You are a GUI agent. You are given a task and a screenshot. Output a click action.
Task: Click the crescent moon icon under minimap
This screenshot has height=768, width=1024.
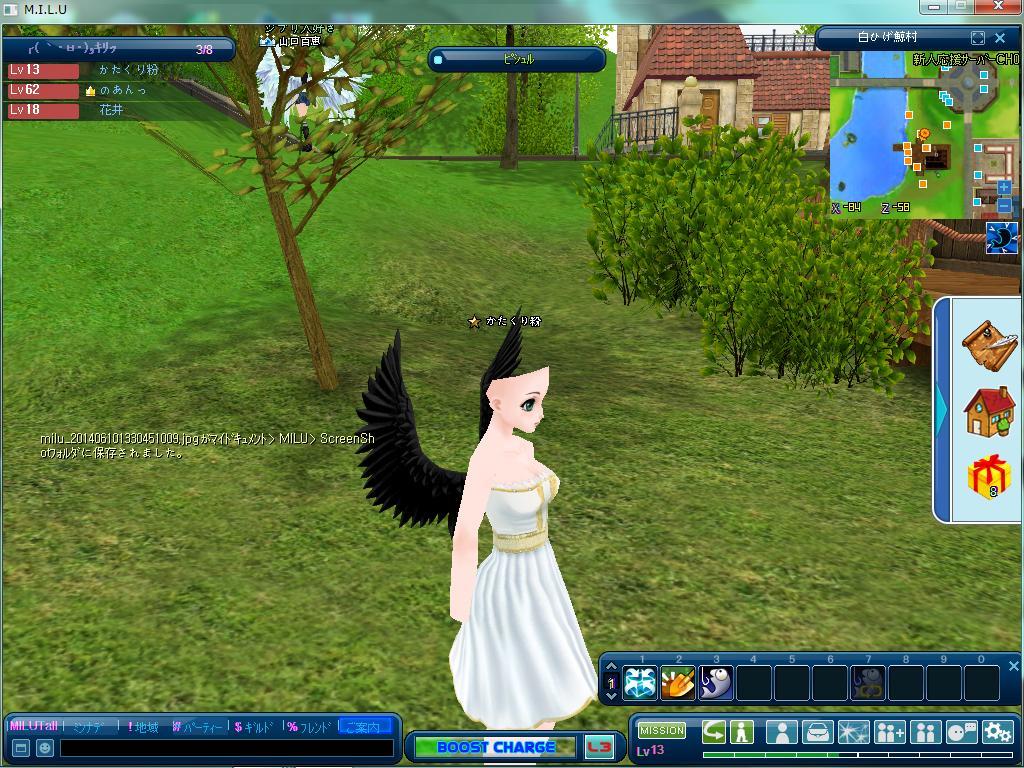pos(1001,238)
